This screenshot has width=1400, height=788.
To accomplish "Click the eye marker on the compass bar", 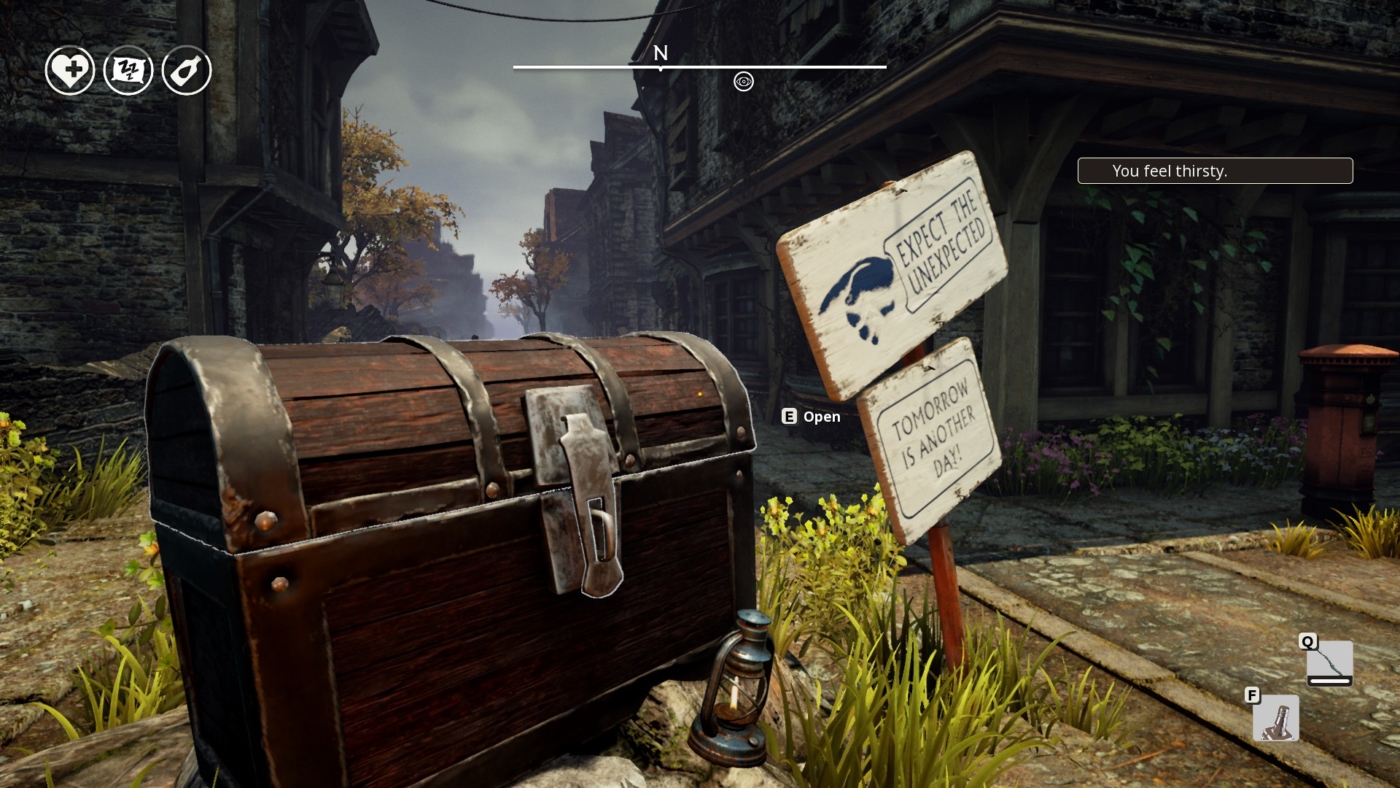I will (743, 81).
